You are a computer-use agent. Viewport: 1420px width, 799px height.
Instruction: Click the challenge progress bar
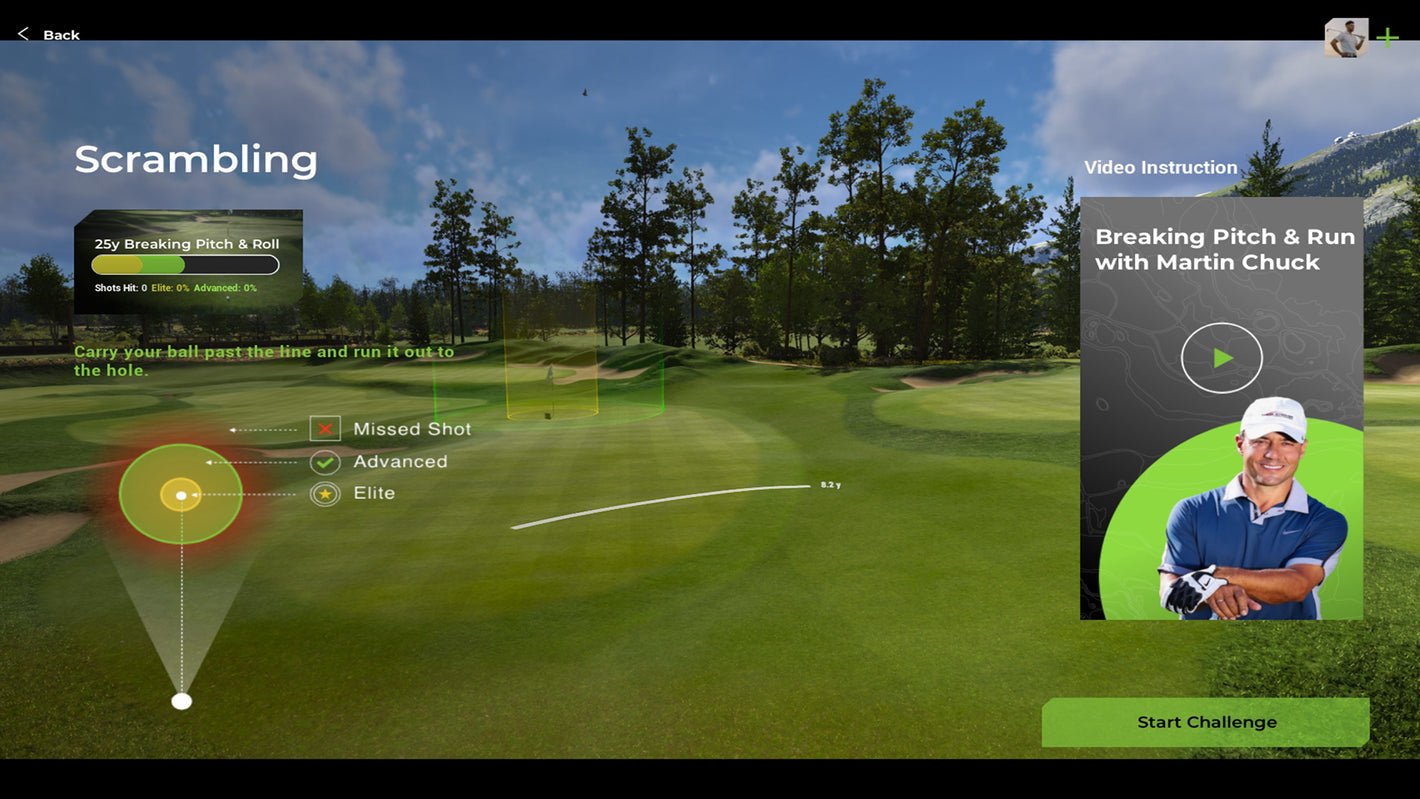(184, 263)
